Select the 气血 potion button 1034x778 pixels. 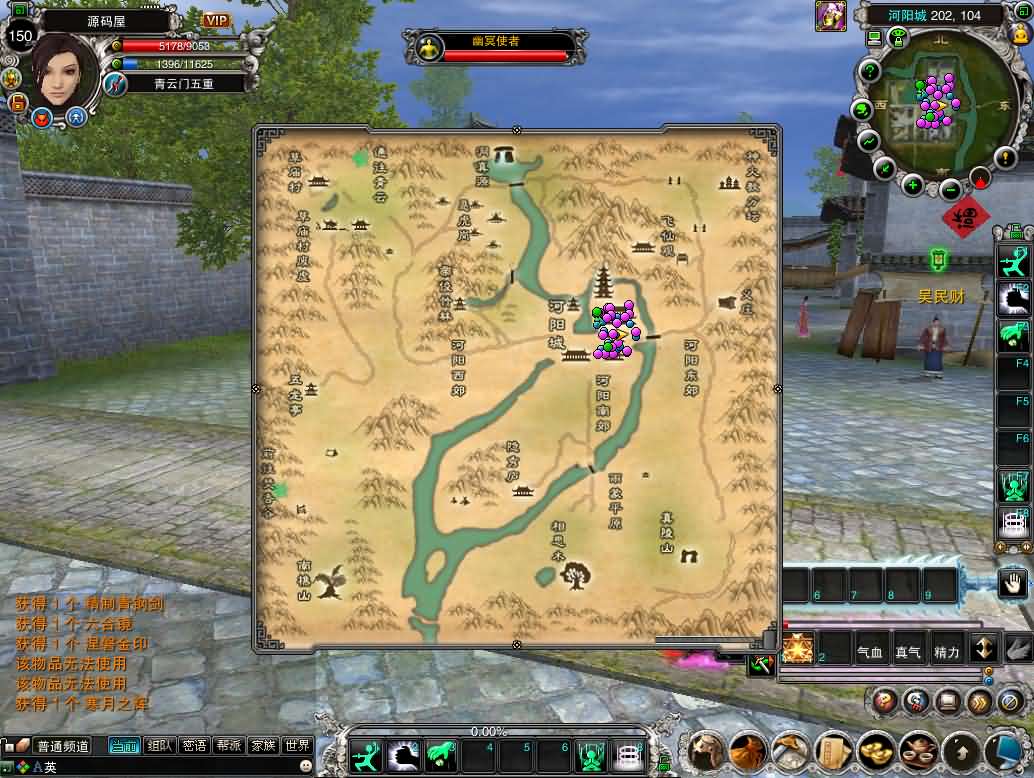click(x=869, y=652)
